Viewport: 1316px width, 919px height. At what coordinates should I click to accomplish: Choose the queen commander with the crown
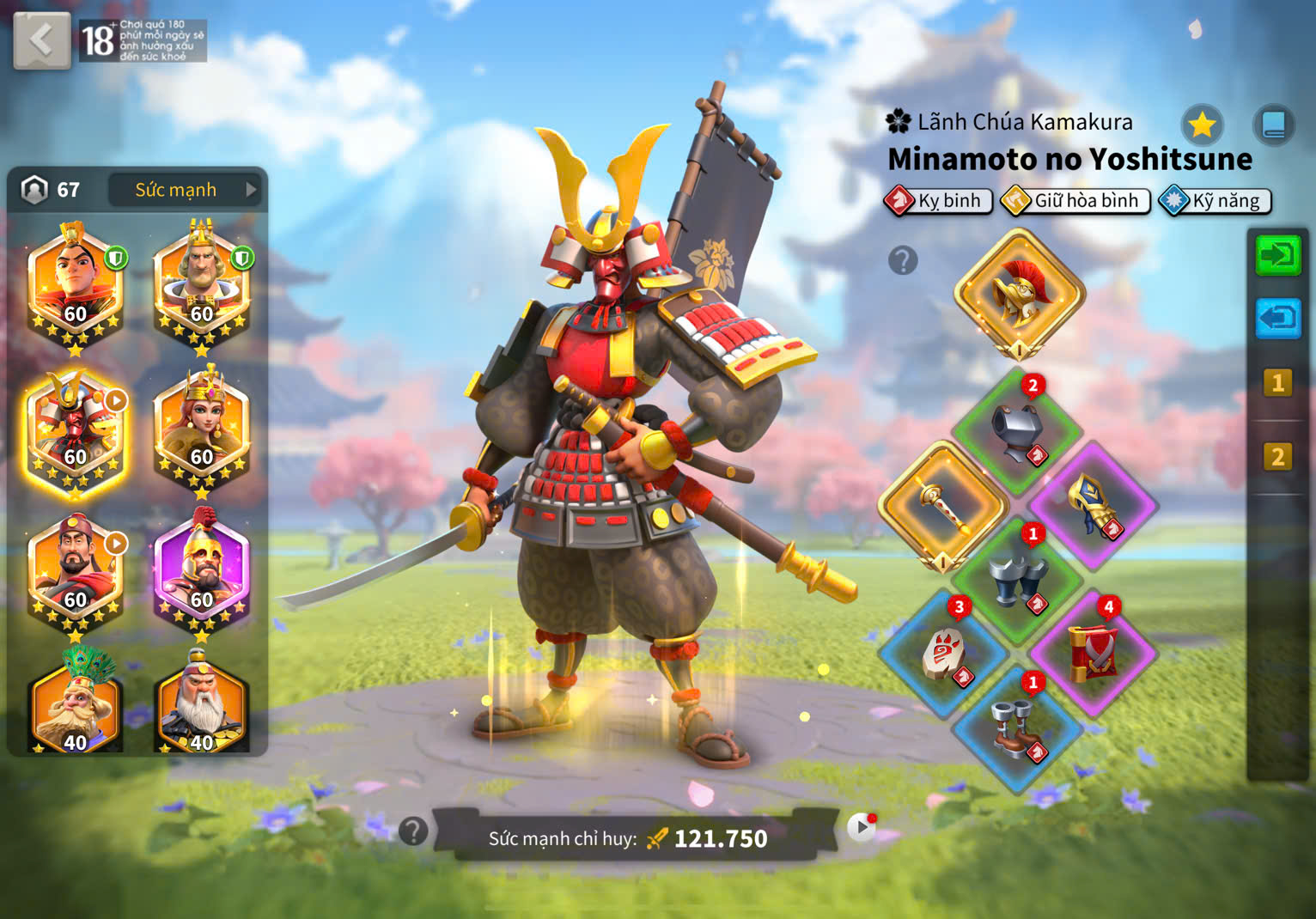(202, 434)
